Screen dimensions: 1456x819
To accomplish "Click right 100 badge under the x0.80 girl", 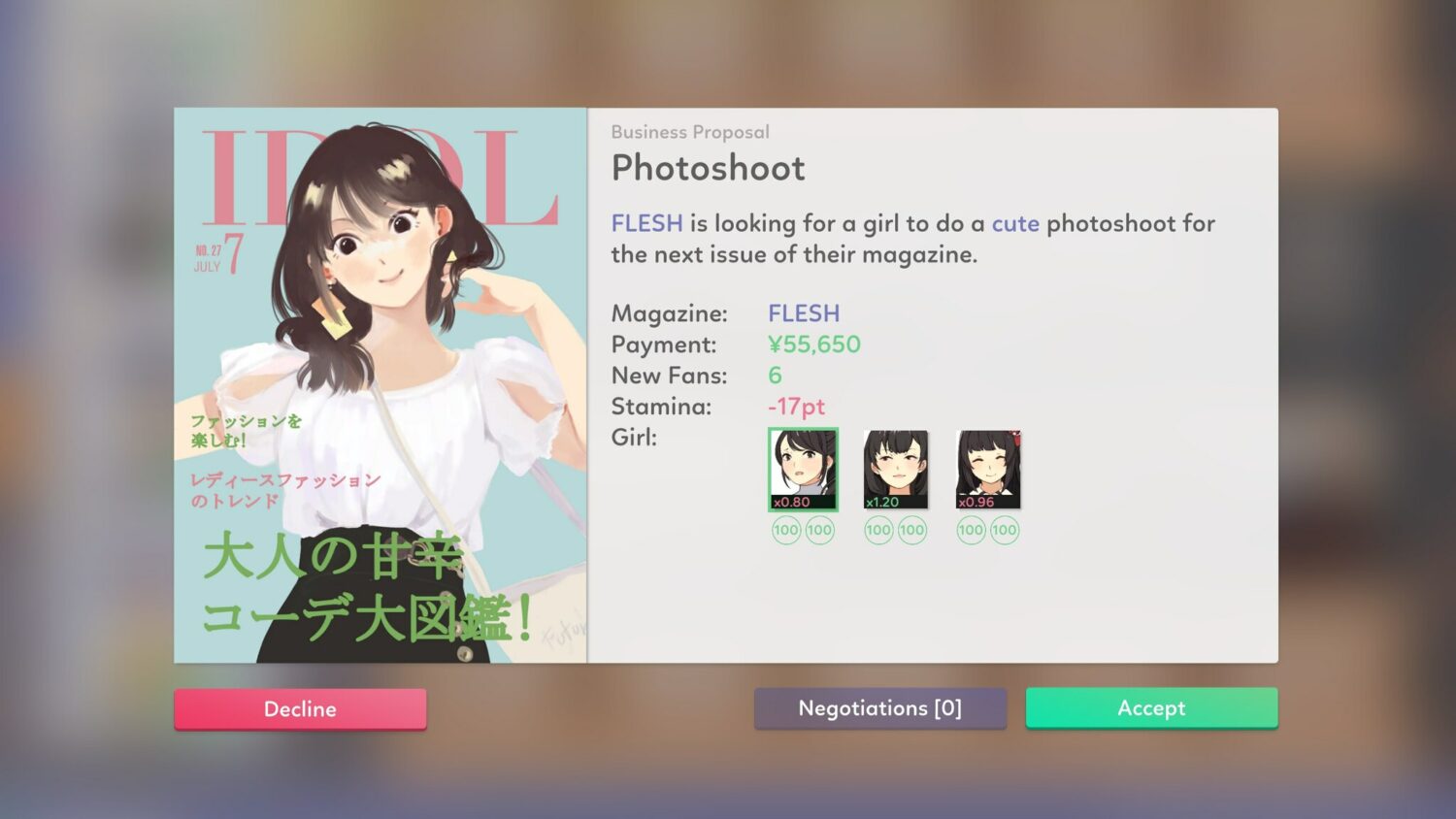I will [818, 531].
